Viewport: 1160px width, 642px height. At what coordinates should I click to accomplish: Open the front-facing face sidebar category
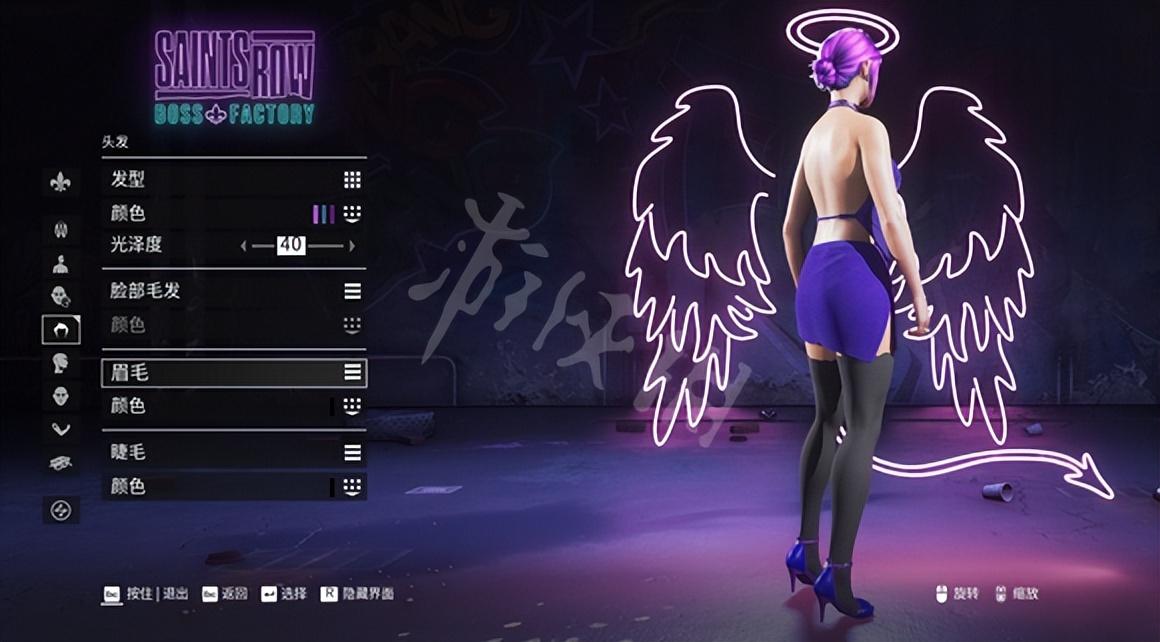(60, 397)
